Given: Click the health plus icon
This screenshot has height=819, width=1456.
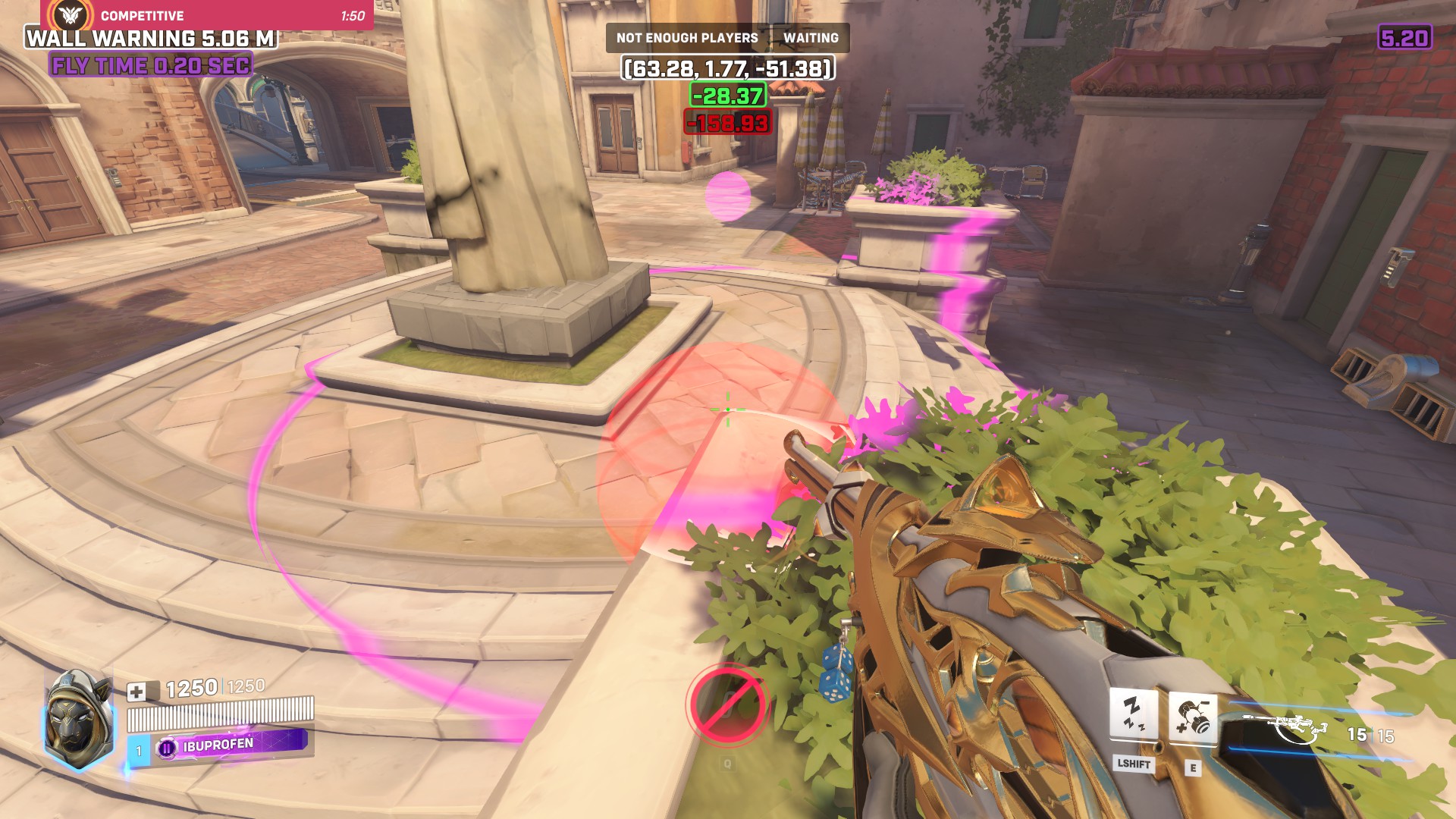Looking at the screenshot, I should pyautogui.click(x=136, y=692).
